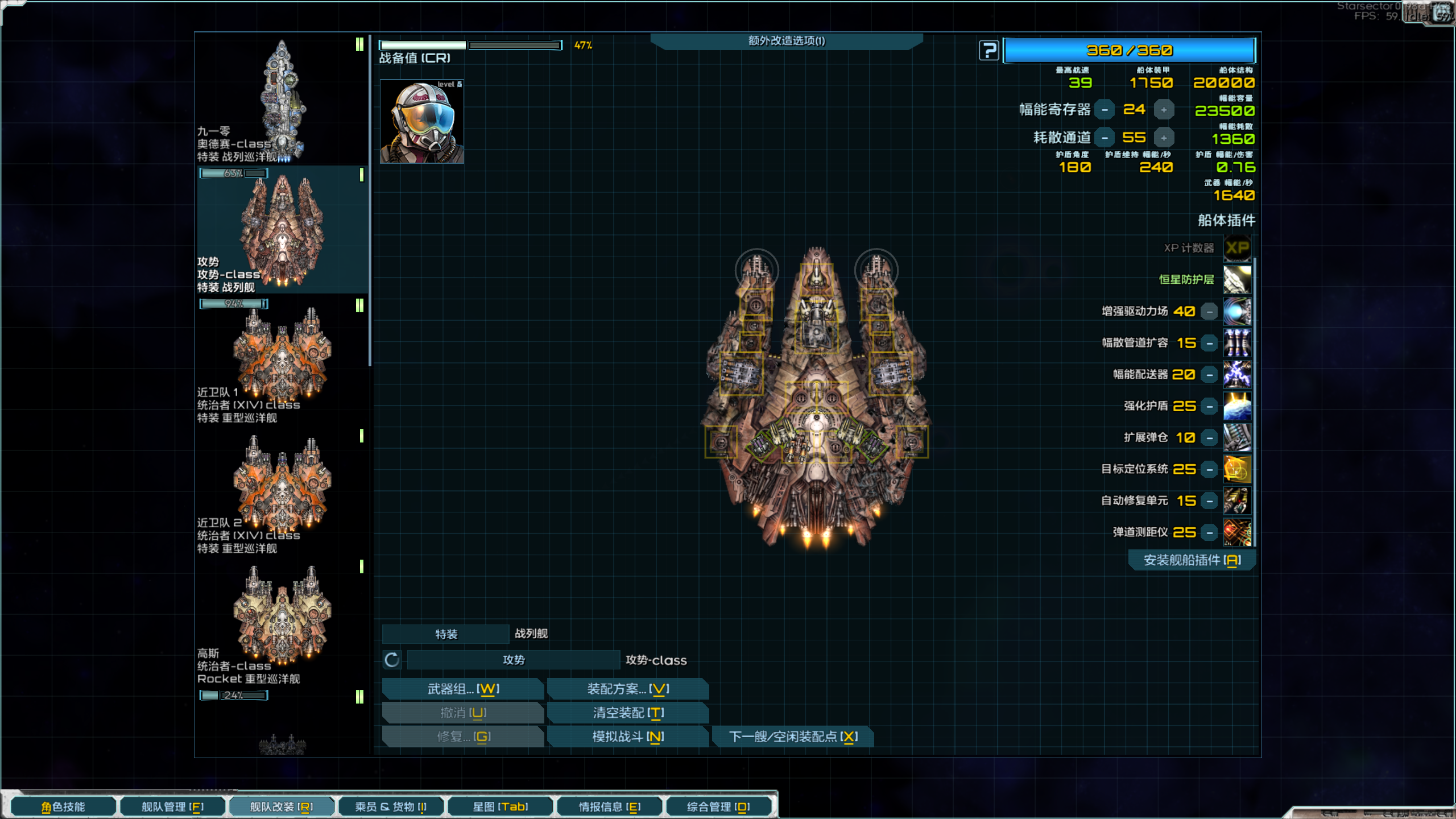Open the 武器组 weapon groups panel
This screenshot has height=819, width=1456.
(463, 689)
